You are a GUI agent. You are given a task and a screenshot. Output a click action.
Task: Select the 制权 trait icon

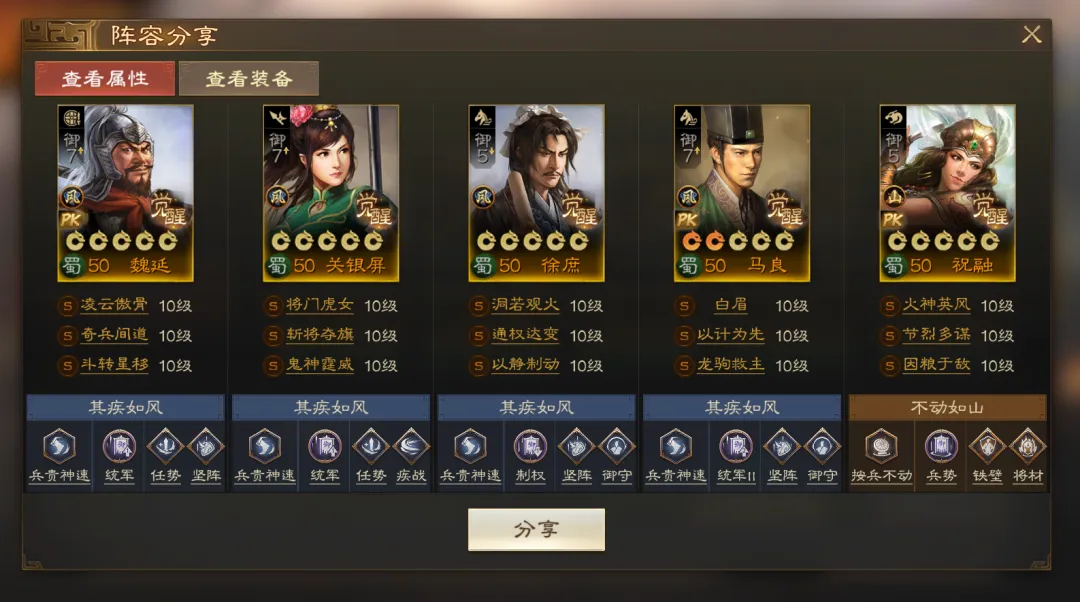tap(530, 446)
